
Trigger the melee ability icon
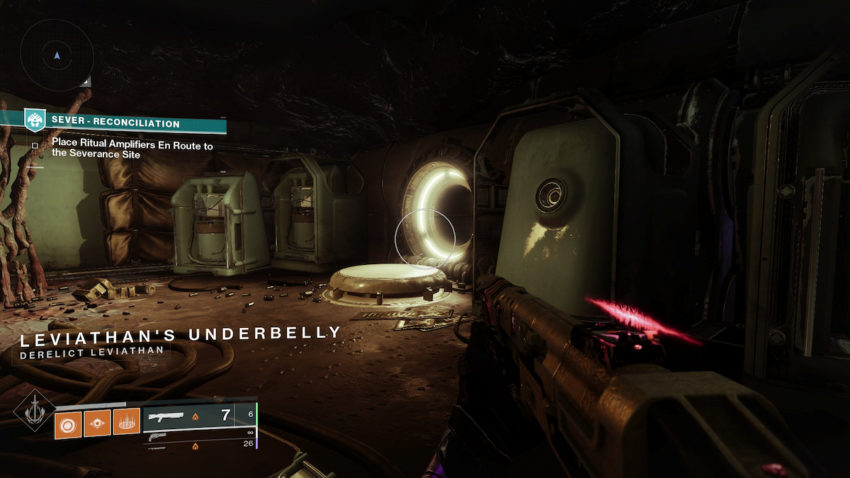(x=98, y=424)
